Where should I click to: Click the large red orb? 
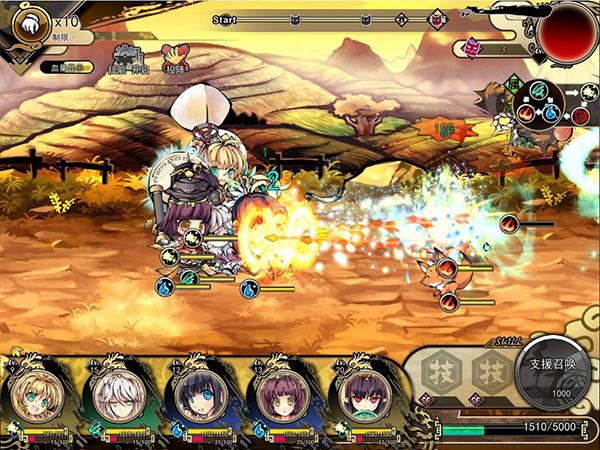pyautogui.click(x=566, y=31)
